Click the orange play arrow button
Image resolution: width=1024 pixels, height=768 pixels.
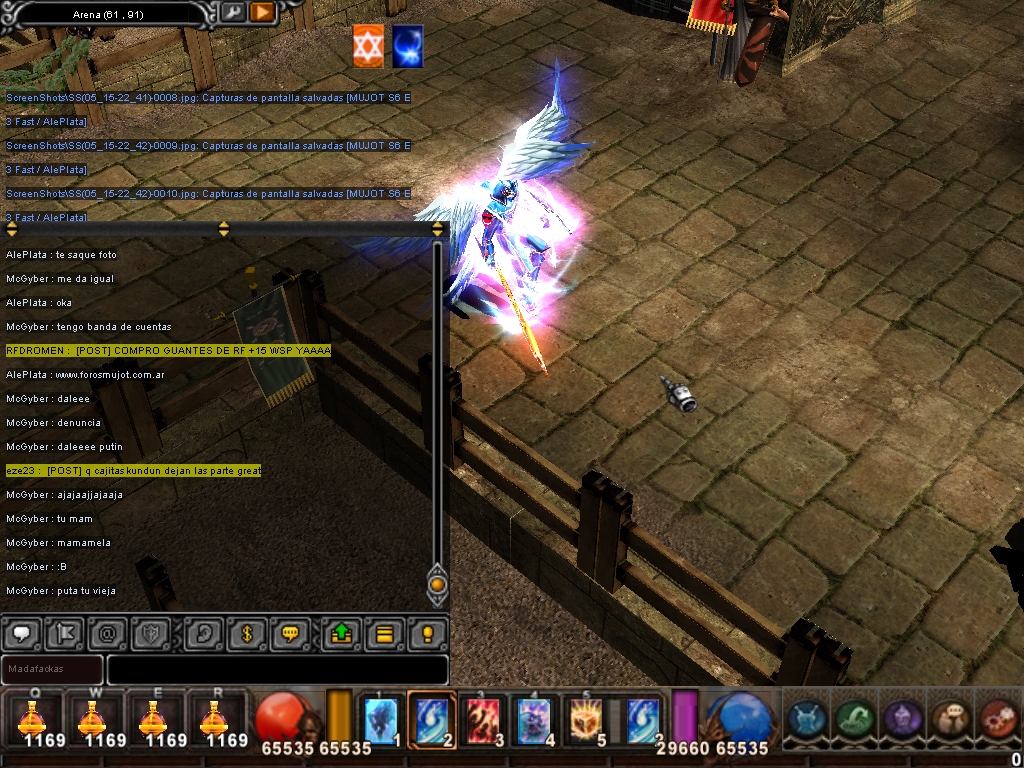262,12
